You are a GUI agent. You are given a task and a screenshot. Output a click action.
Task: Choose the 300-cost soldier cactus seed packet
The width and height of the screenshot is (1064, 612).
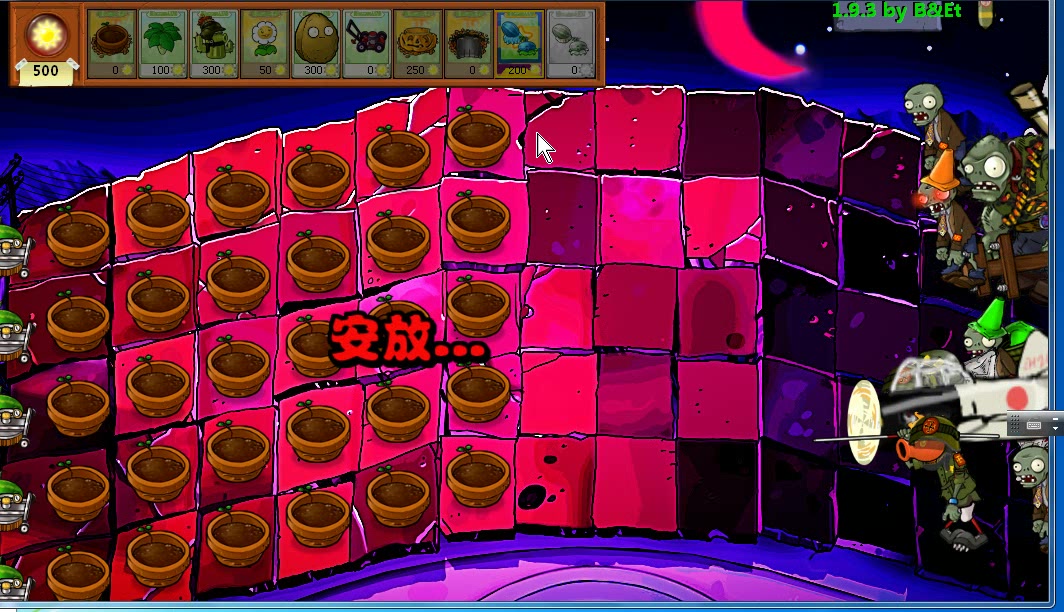click(x=214, y=43)
